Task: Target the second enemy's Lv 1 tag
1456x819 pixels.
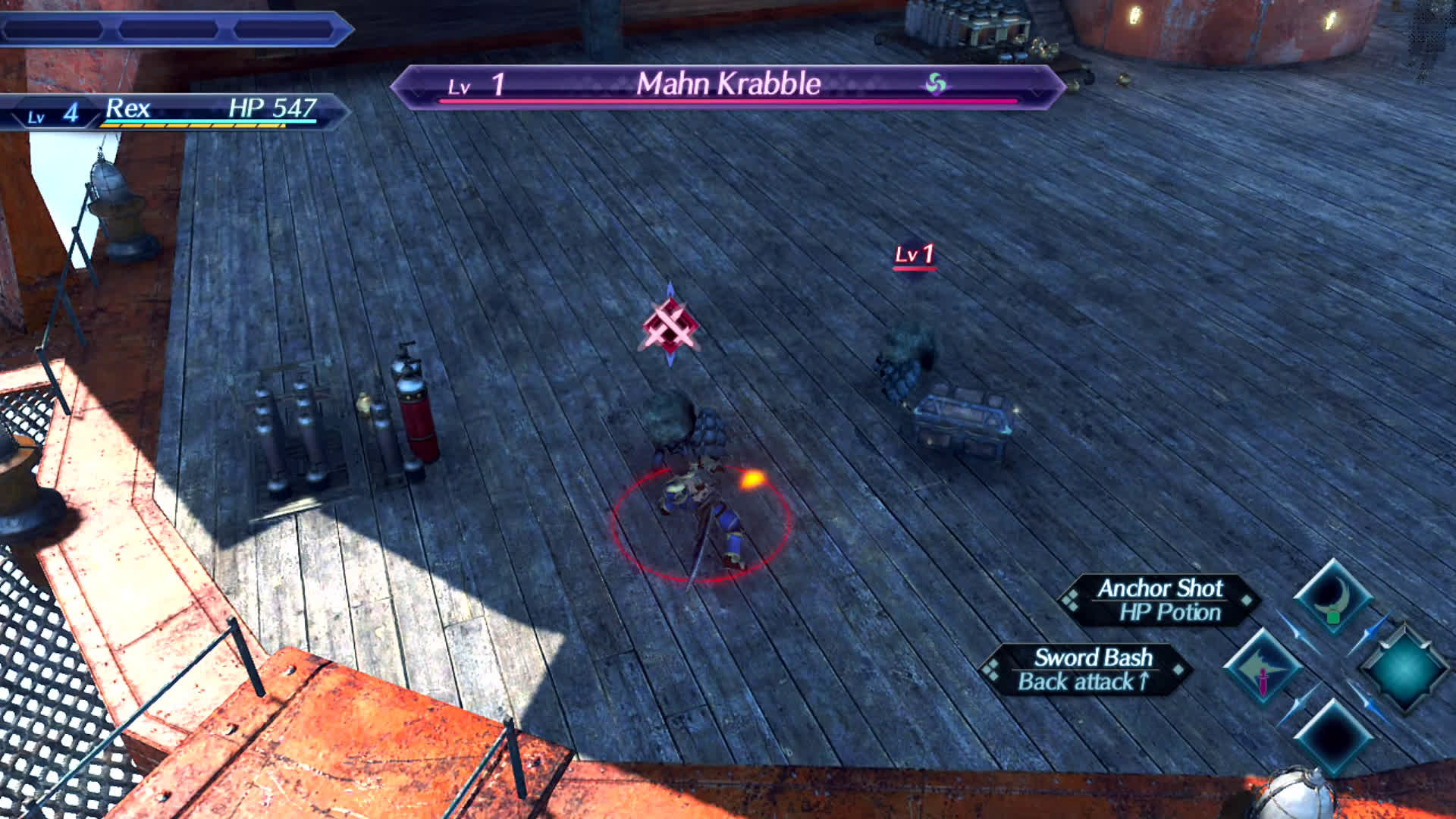Action: tap(914, 255)
